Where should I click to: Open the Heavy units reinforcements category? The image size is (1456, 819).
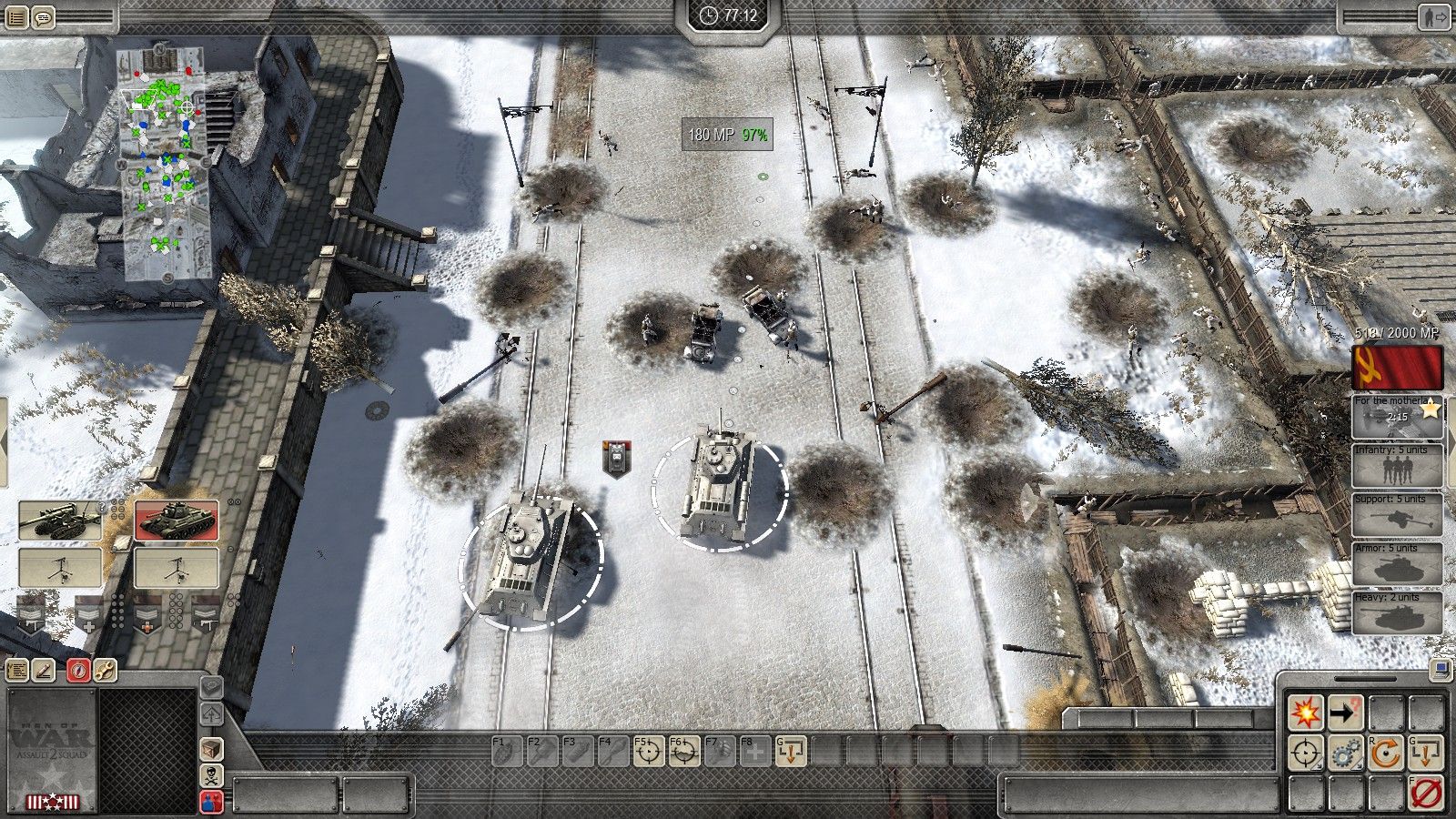(1397, 614)
